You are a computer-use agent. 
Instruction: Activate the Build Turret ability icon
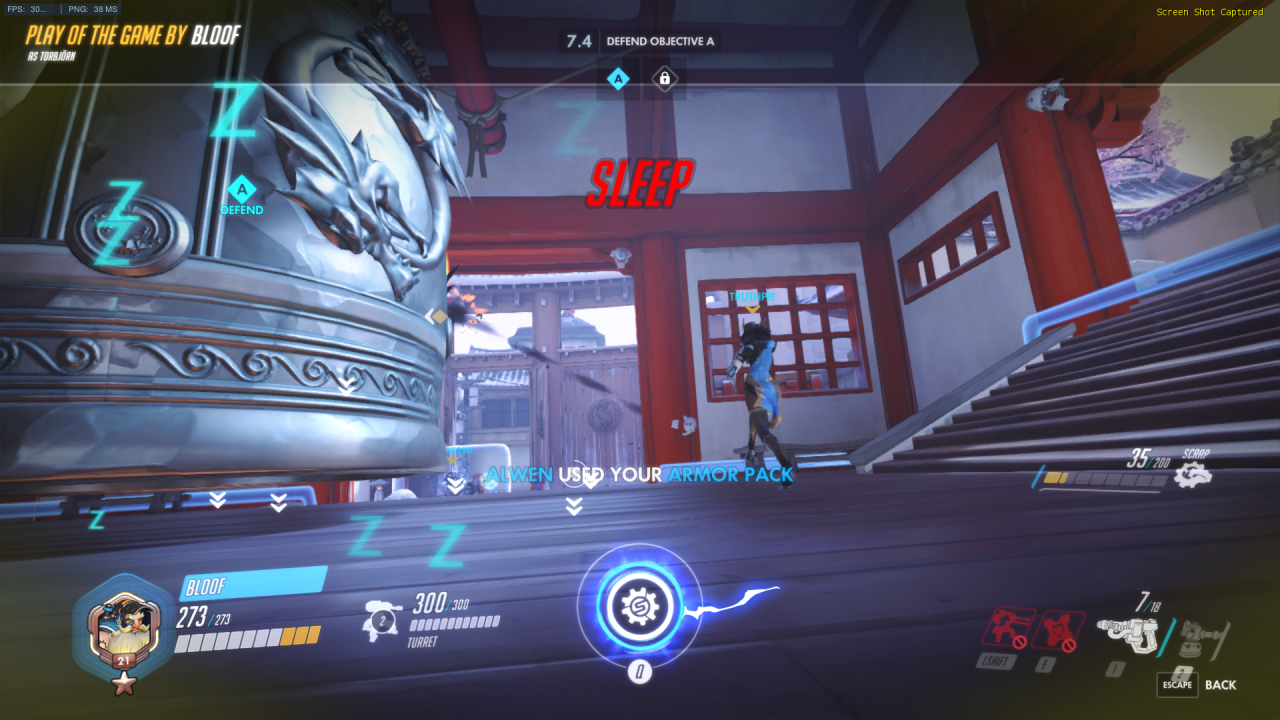(1008, 628)
